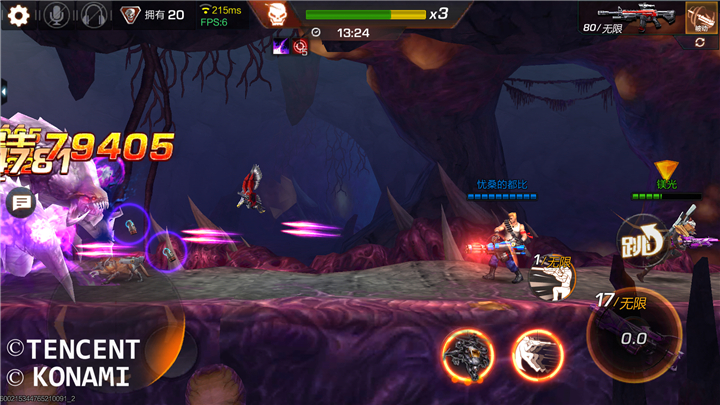The height and width of the screenshot is (405, 720).
Task: Tap the jump button
Action: tap(641, 242)
